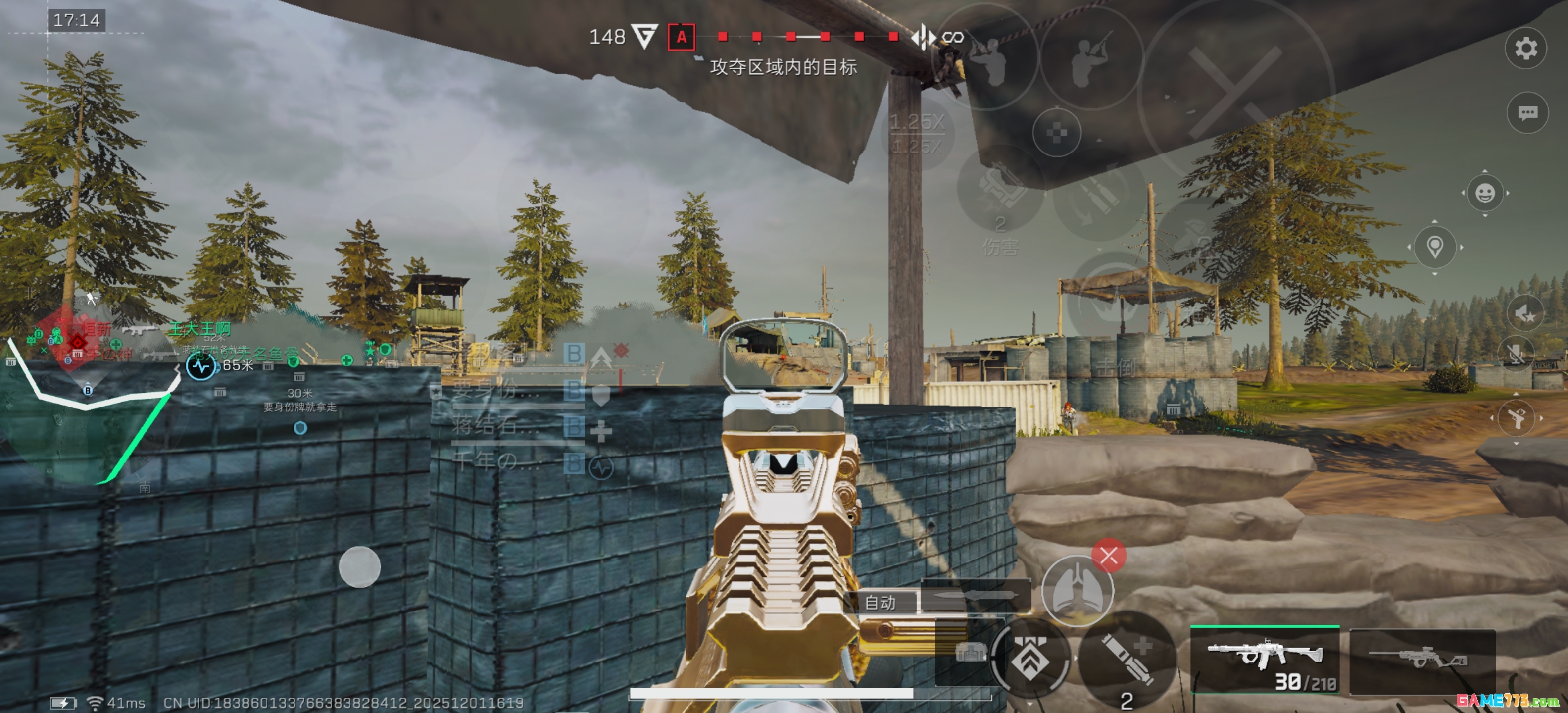Toggle the muted microphone icon
Screen dimensions: 1568x713
pyautogui.click(x=1516, y=354)
